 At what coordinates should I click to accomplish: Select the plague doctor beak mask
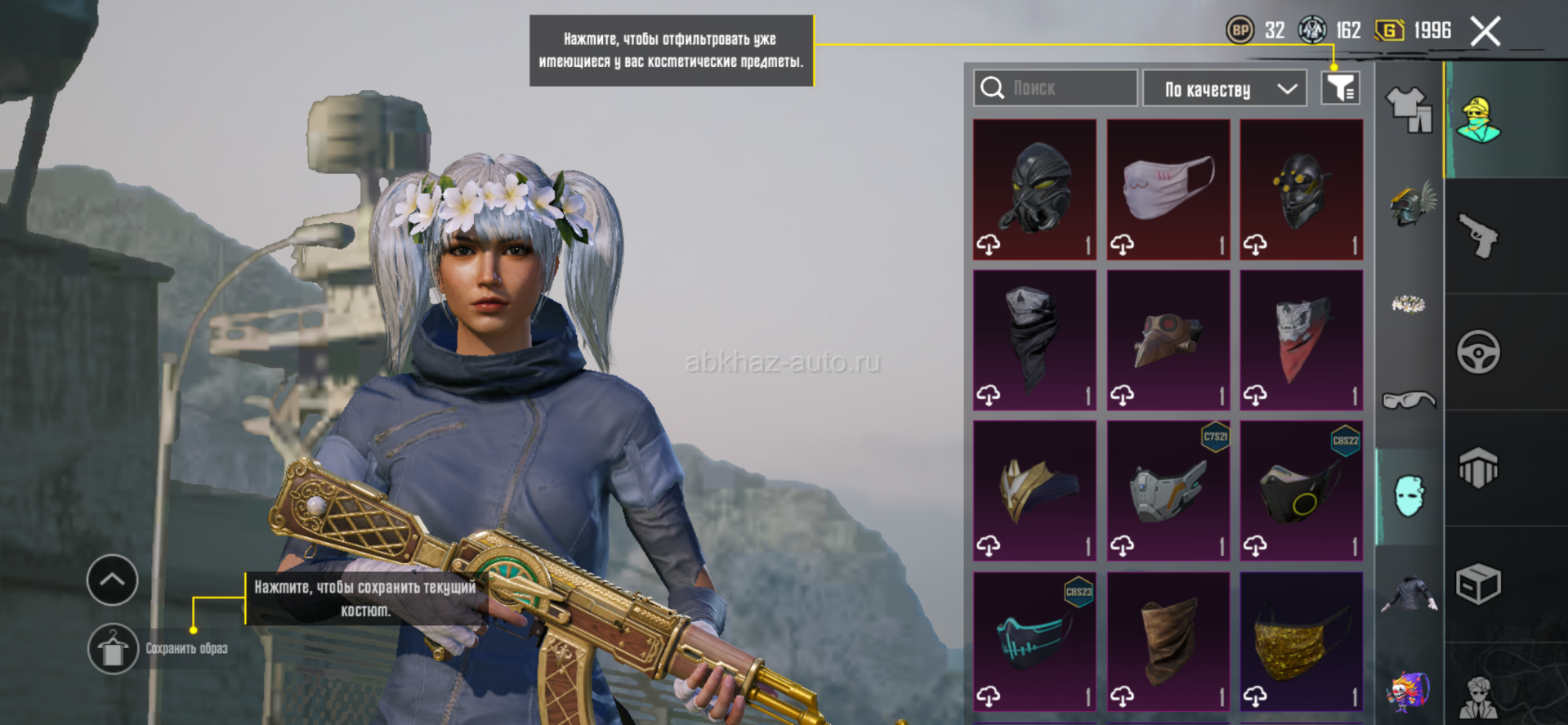coord(1168,340)
